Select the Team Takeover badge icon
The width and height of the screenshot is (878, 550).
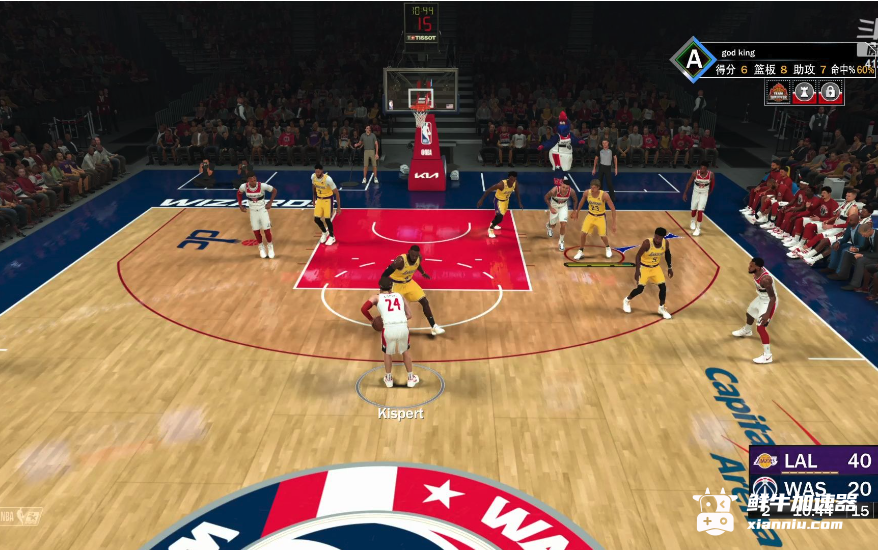point(778,93)
